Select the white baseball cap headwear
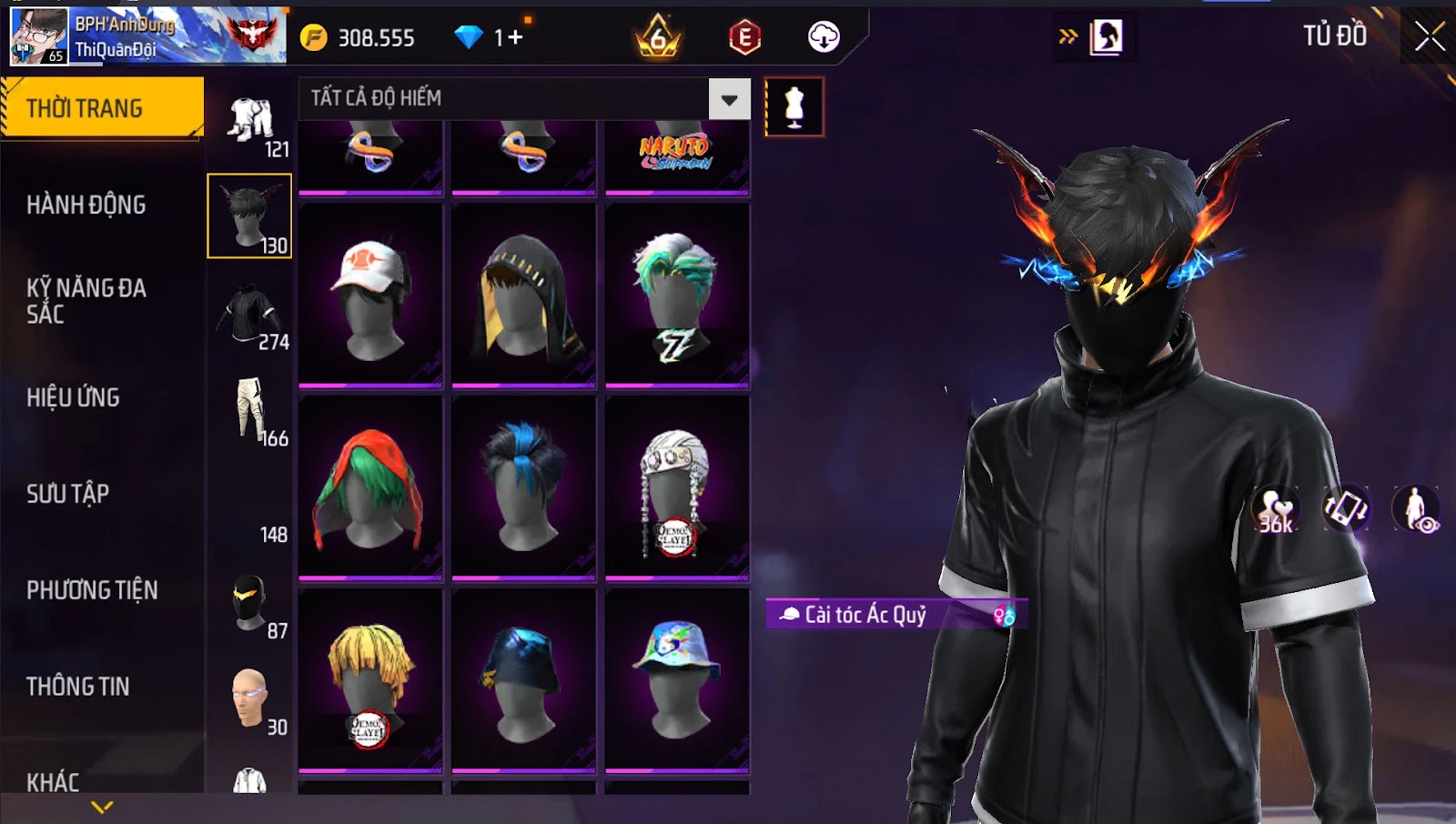This screenshot has width=1456, height=824. pos(370,296)
